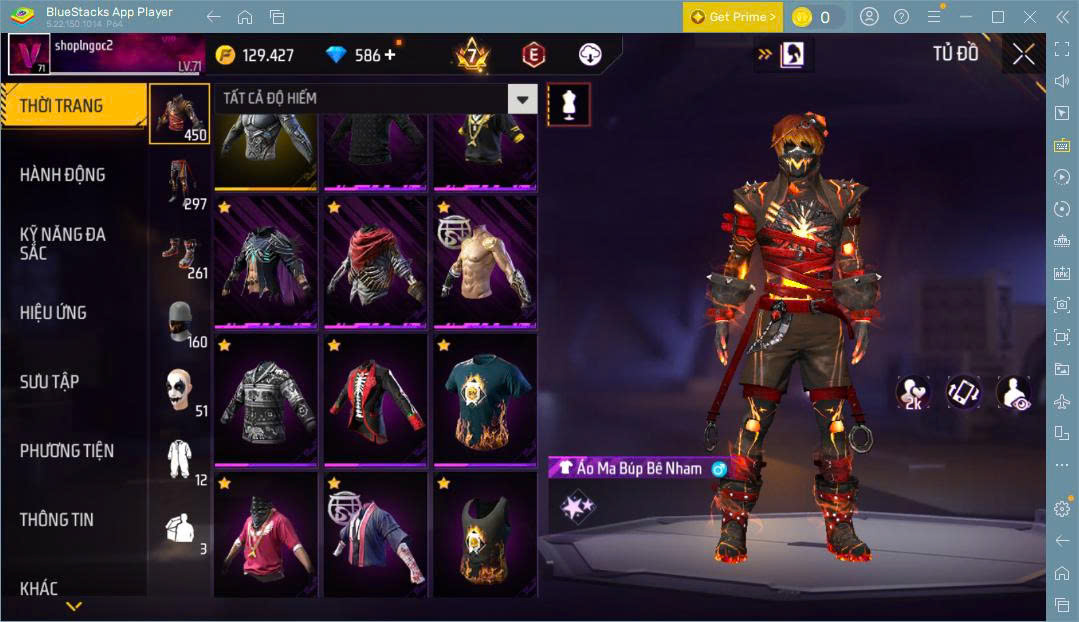Open the Thông Tin tab
1079x622 pixels.
click(57, 519)
